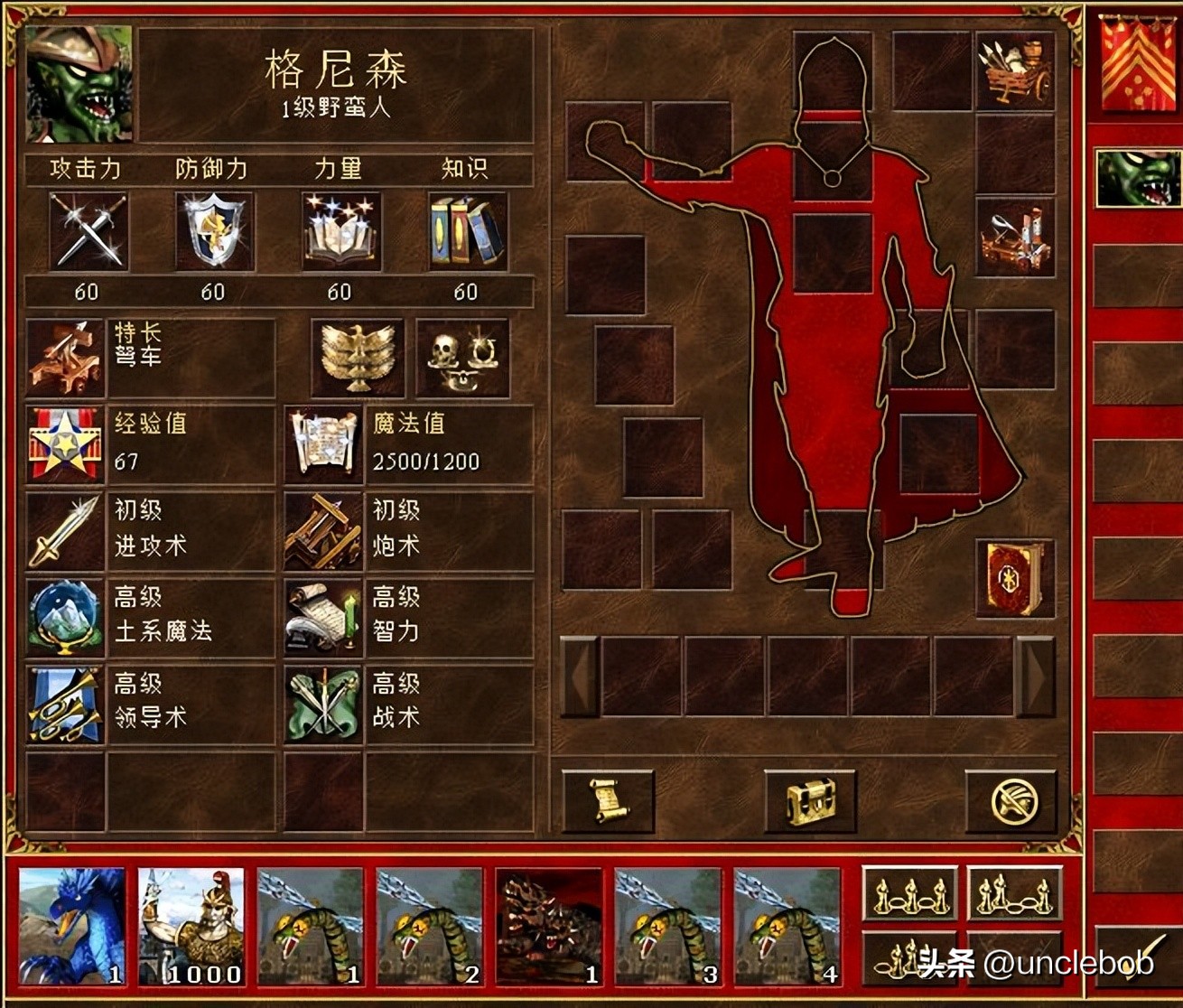This screenshot has height=1008, width=1183.
Task: Open the skull and horseshoe luck icon
Action: point(462,359)
